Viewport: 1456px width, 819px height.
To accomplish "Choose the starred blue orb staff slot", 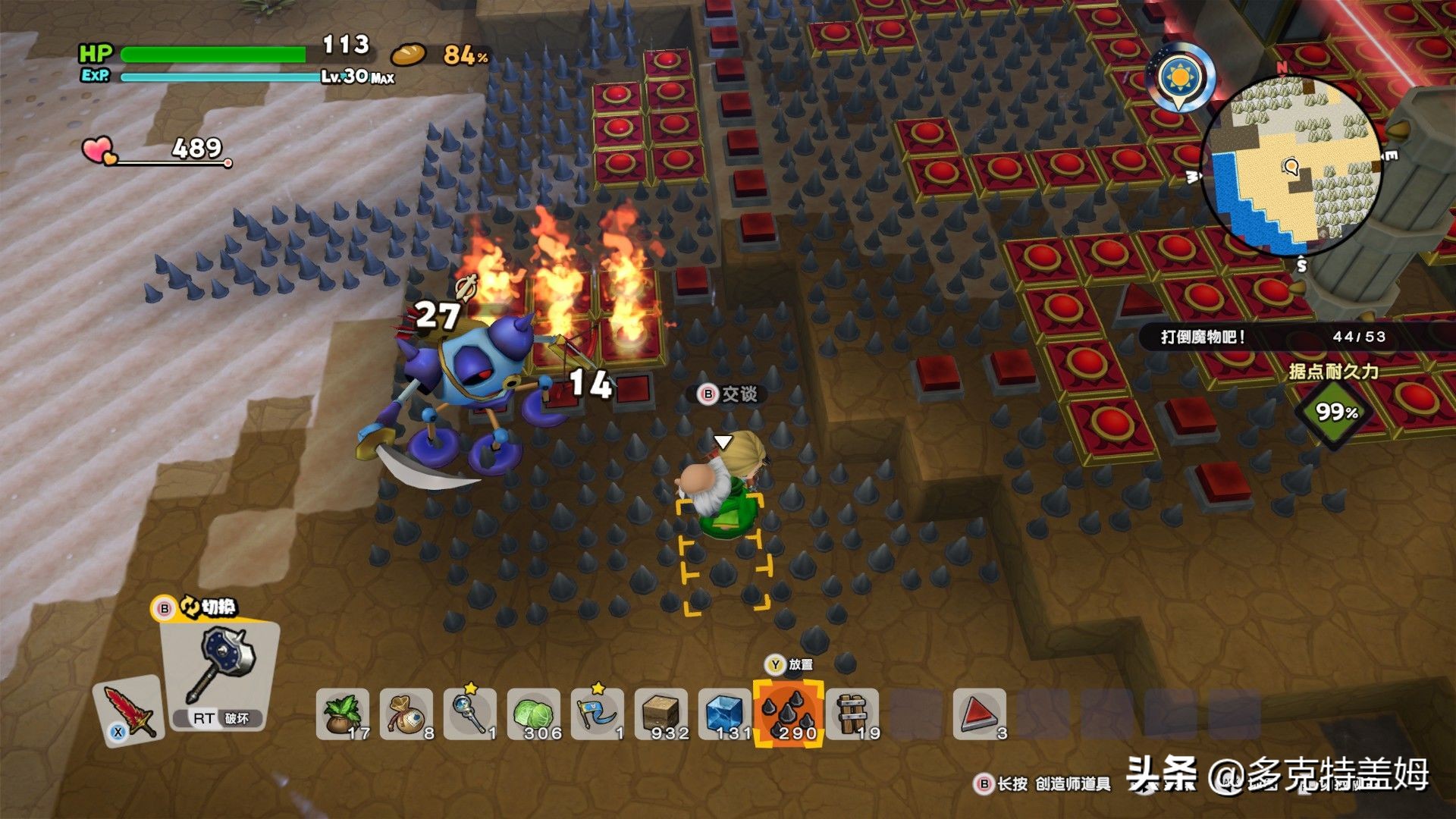I will pyautogui.click(x=470, y=714).
